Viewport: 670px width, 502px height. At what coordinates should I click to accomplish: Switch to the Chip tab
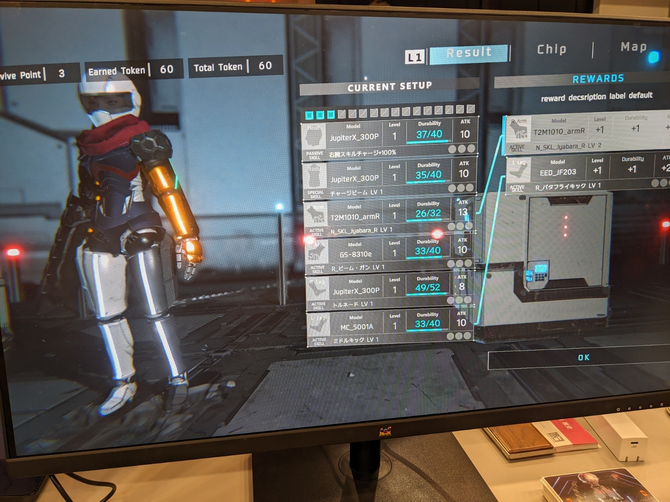tap(551, 49)
